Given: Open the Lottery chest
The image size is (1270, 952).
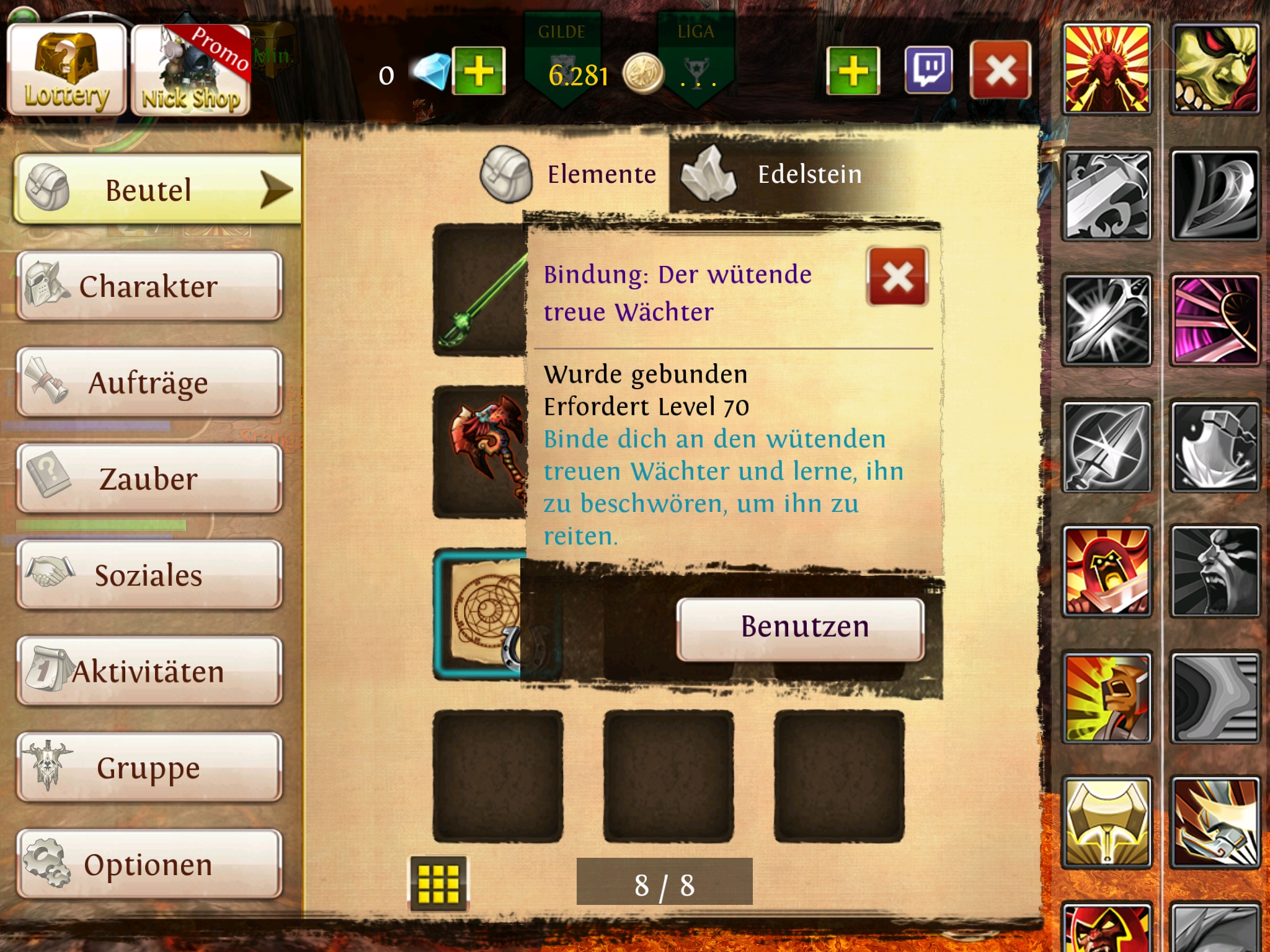Looking at the screenshot, I should pos(66,70).
